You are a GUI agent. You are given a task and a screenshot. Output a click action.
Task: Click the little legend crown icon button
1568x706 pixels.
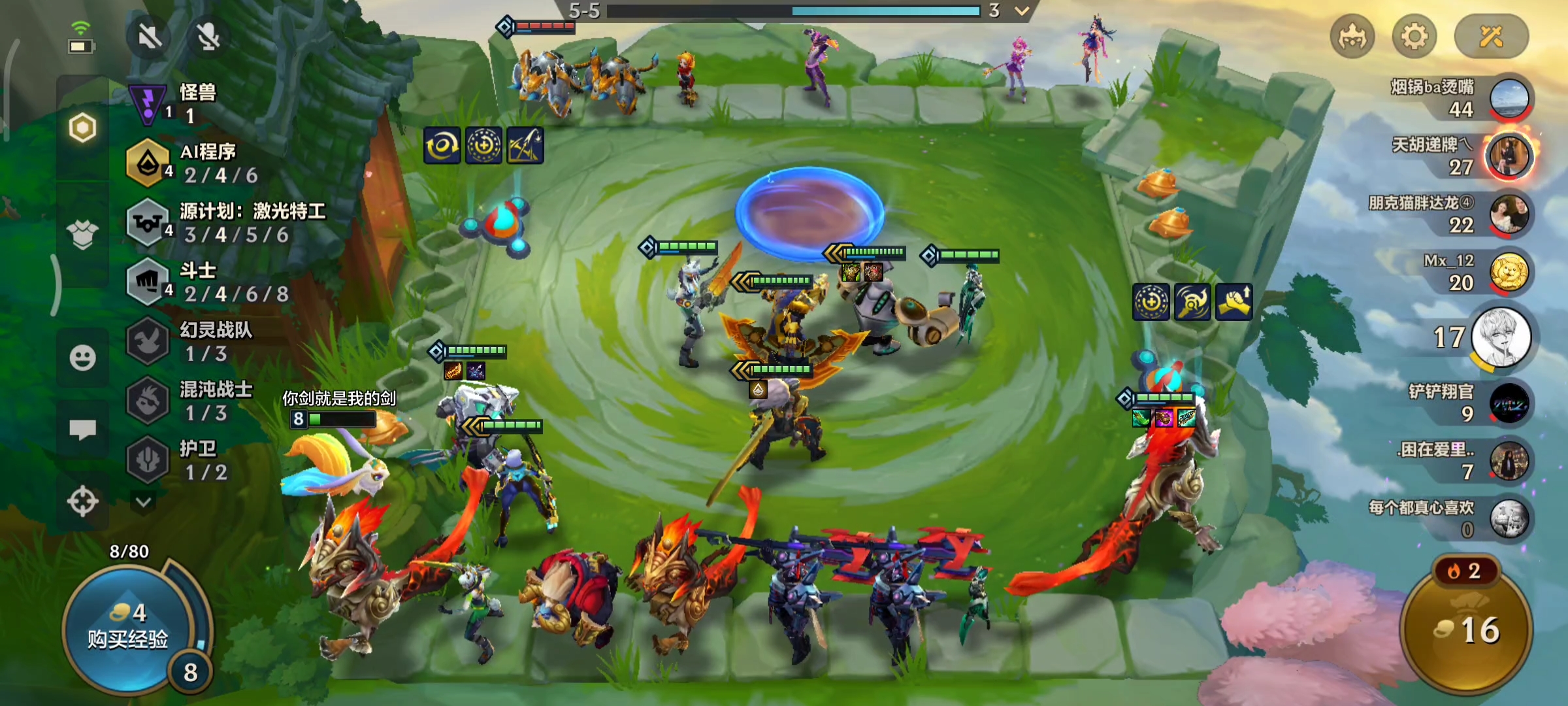coord(1352,37)
